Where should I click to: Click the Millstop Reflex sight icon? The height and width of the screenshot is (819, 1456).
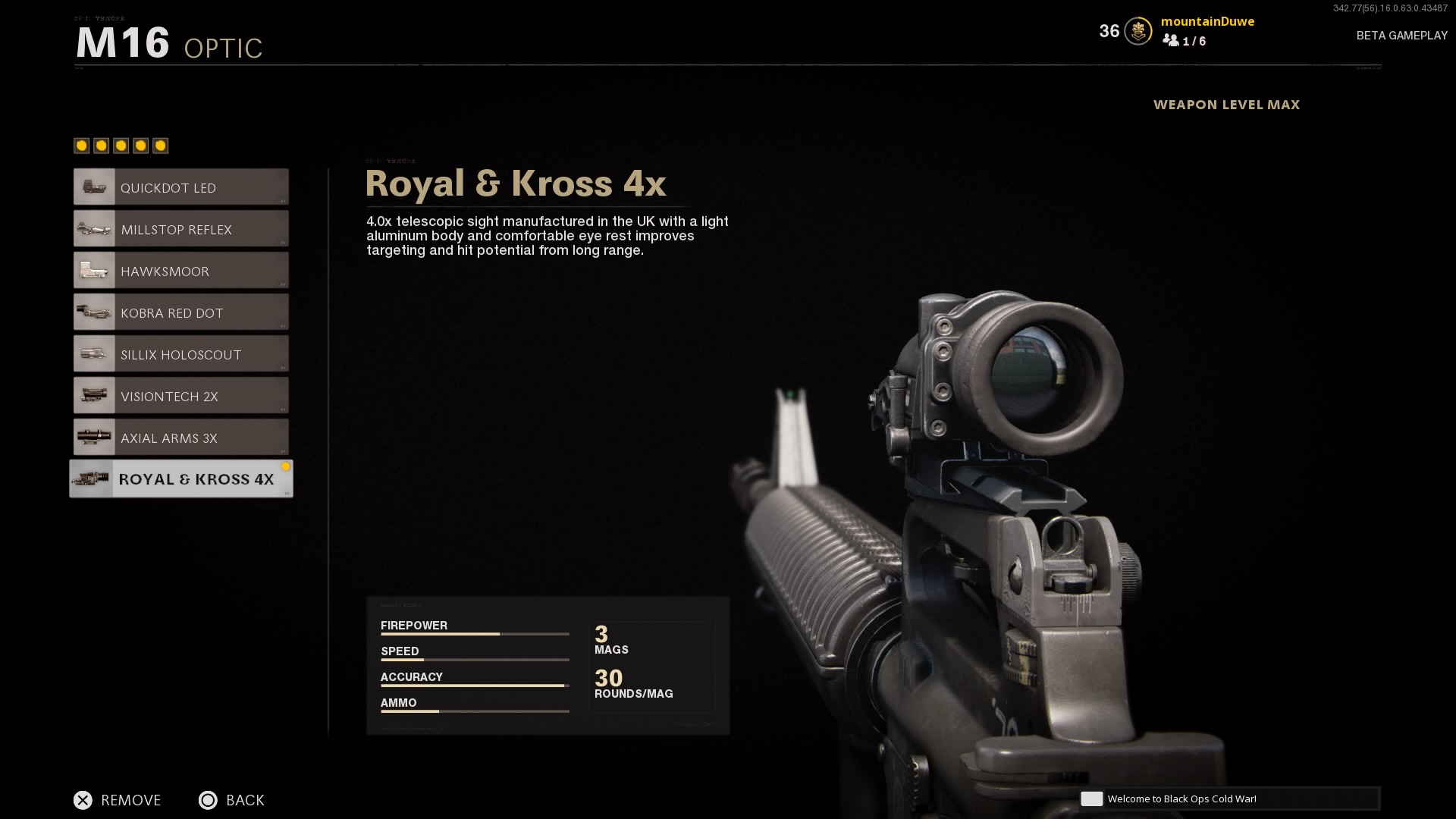click(94, 228)
